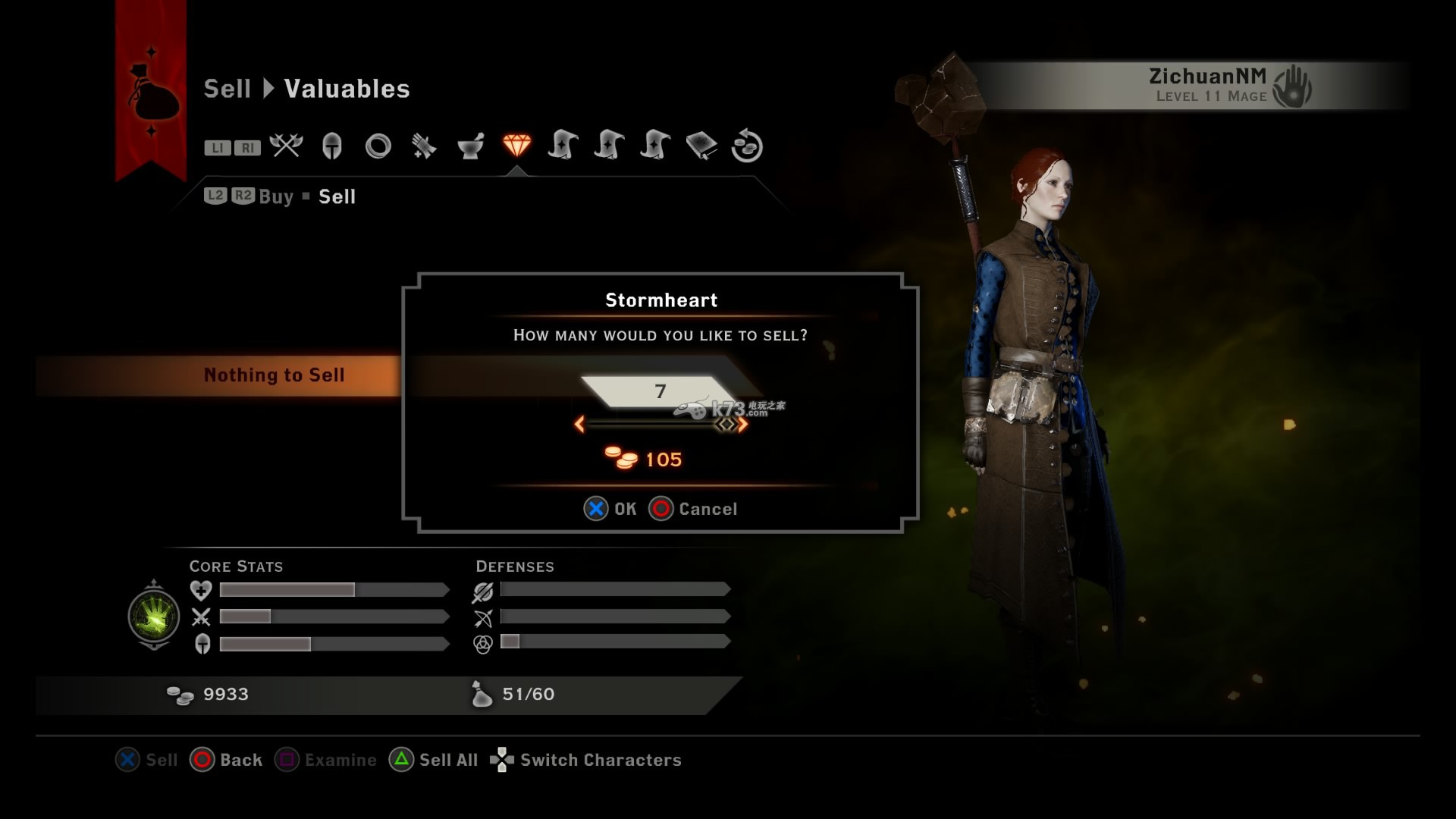Go Back from the sell screen
This screenshot has width=1456, height=819.
[x=226, y=760]
